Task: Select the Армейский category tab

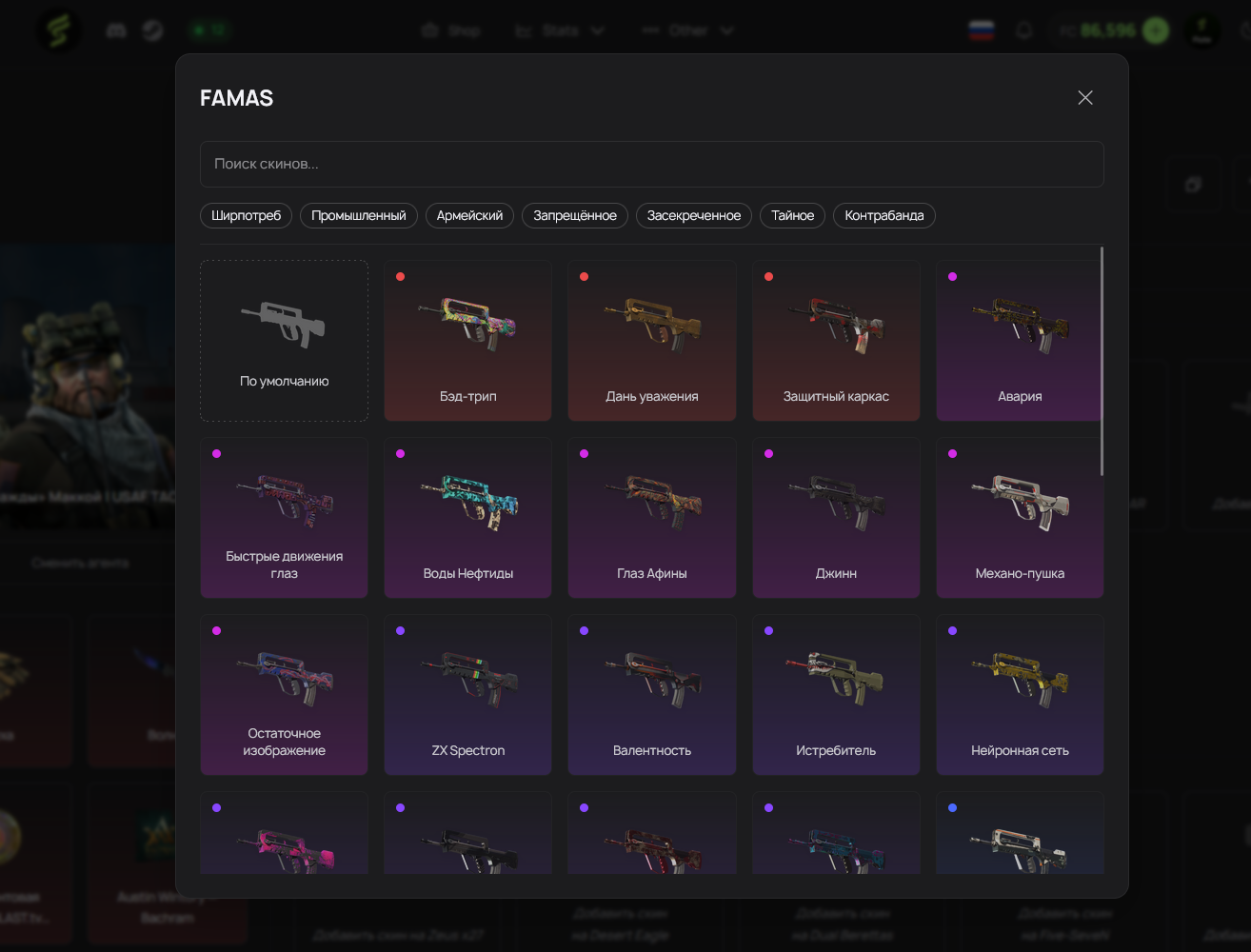Action: [x=469, y=215]
